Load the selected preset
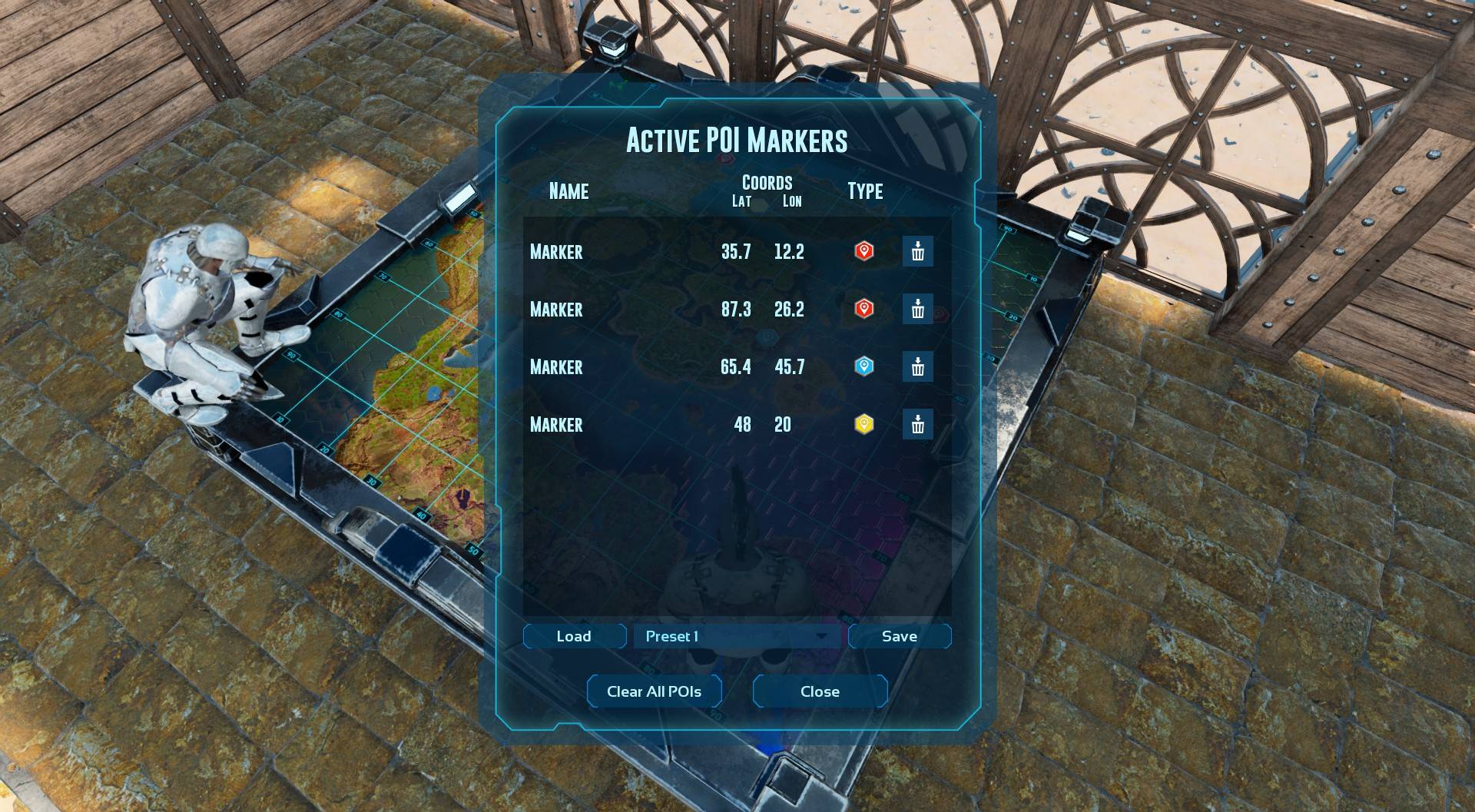The width and height of the screenshot is (1475, 812). coord(574,636)
